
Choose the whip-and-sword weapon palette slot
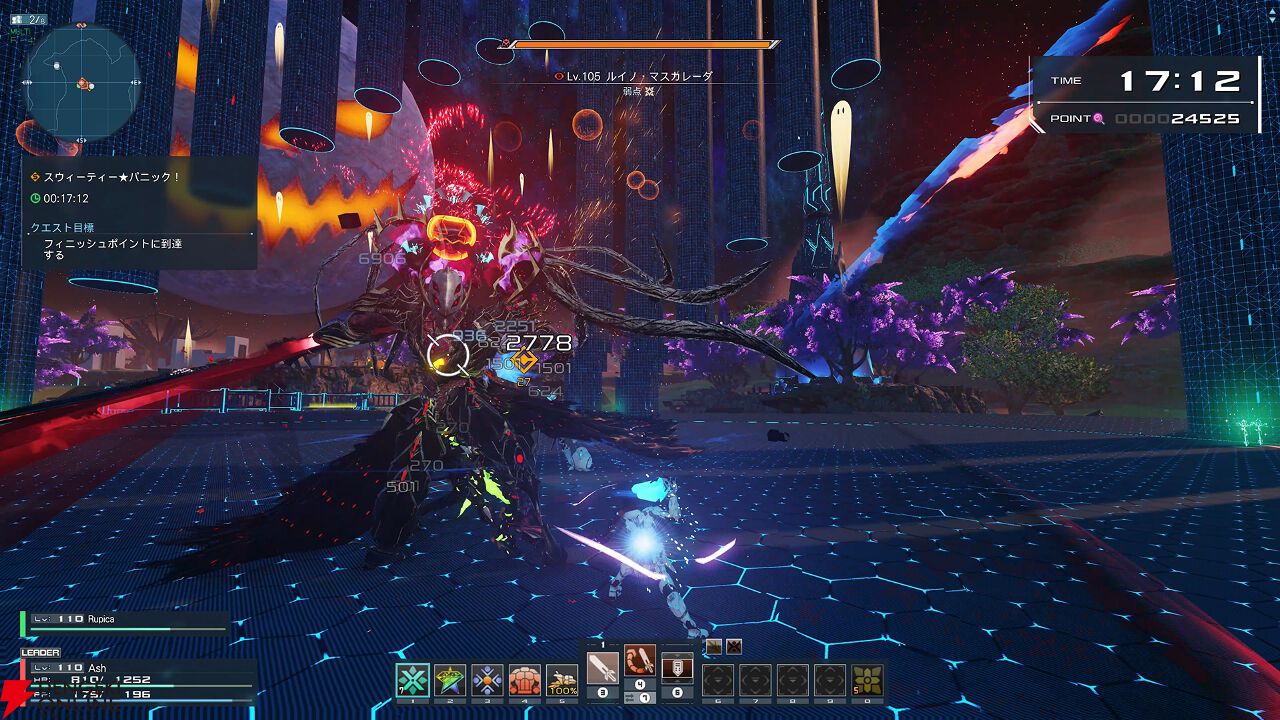(x=640, y=662)
